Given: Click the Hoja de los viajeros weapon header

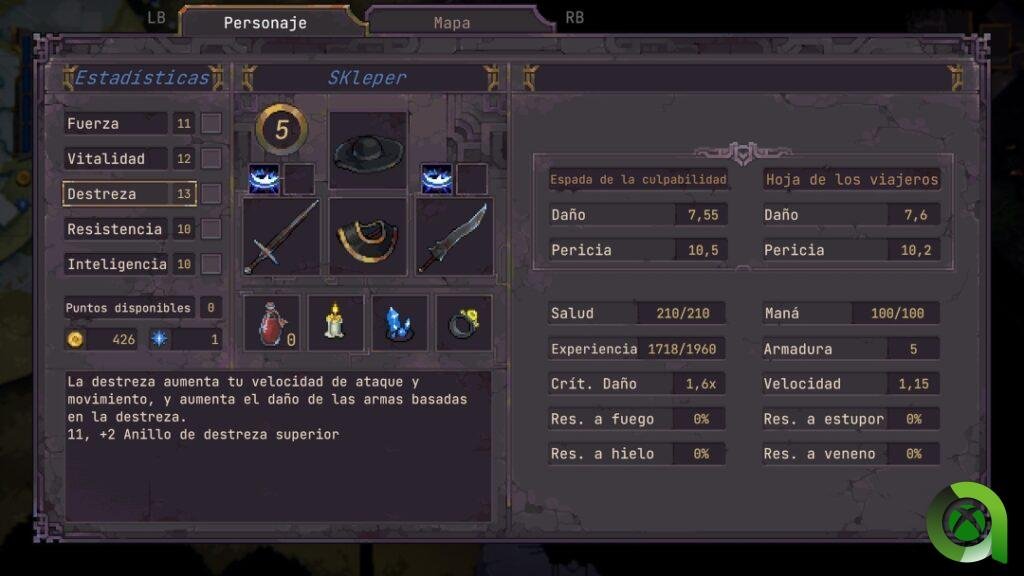Looking at the screenshot, I should pyautogui.click(x=851, y=180).
